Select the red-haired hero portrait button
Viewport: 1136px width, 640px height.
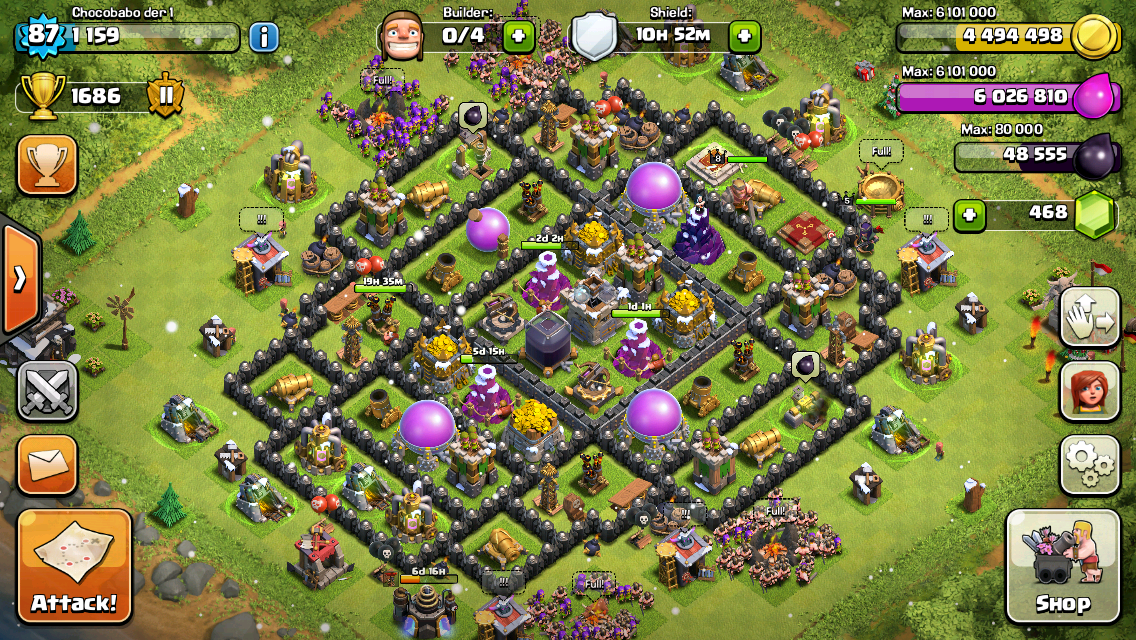pos(1089,390)
